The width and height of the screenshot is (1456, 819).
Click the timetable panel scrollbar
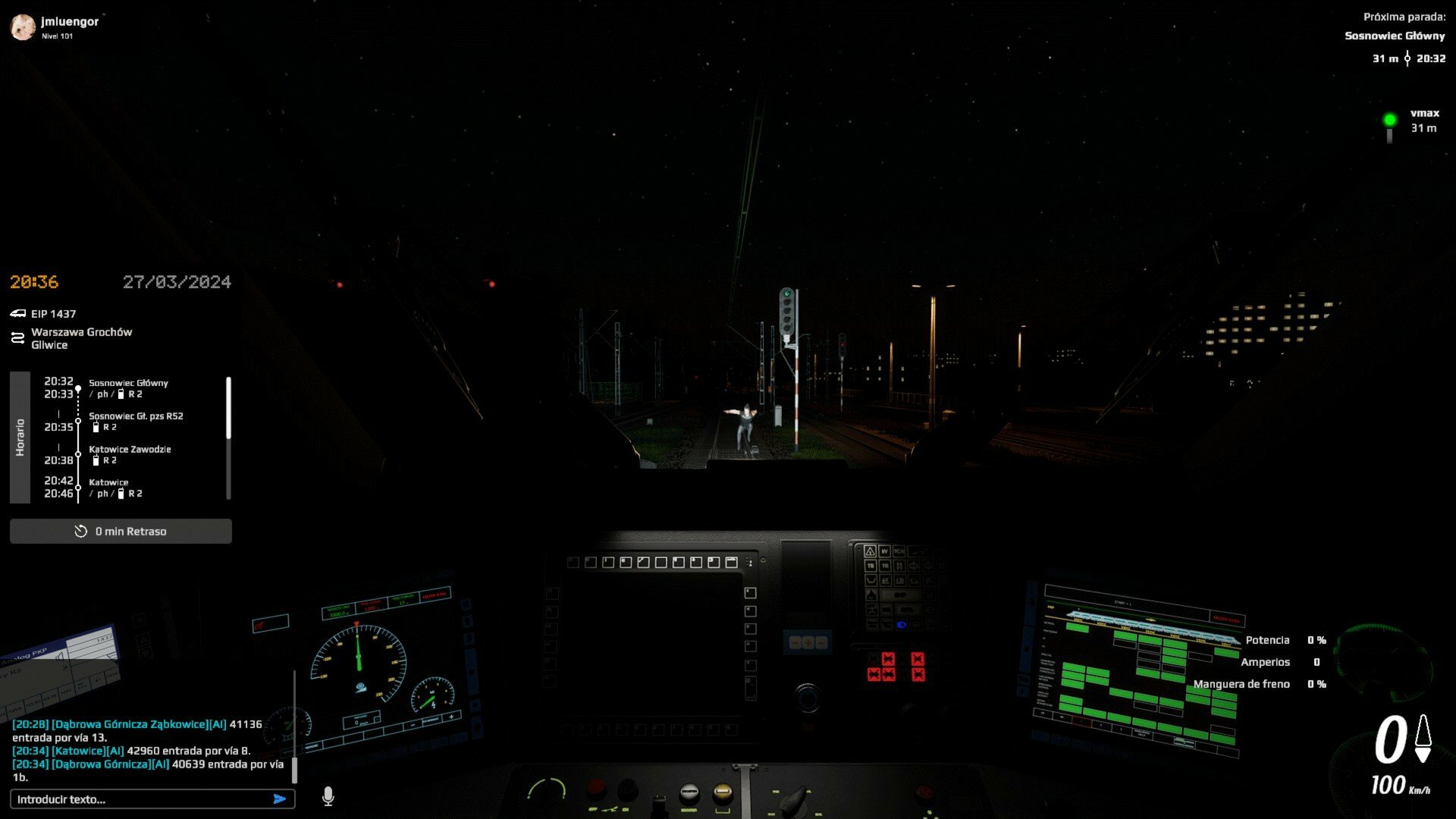pos(228,408)
